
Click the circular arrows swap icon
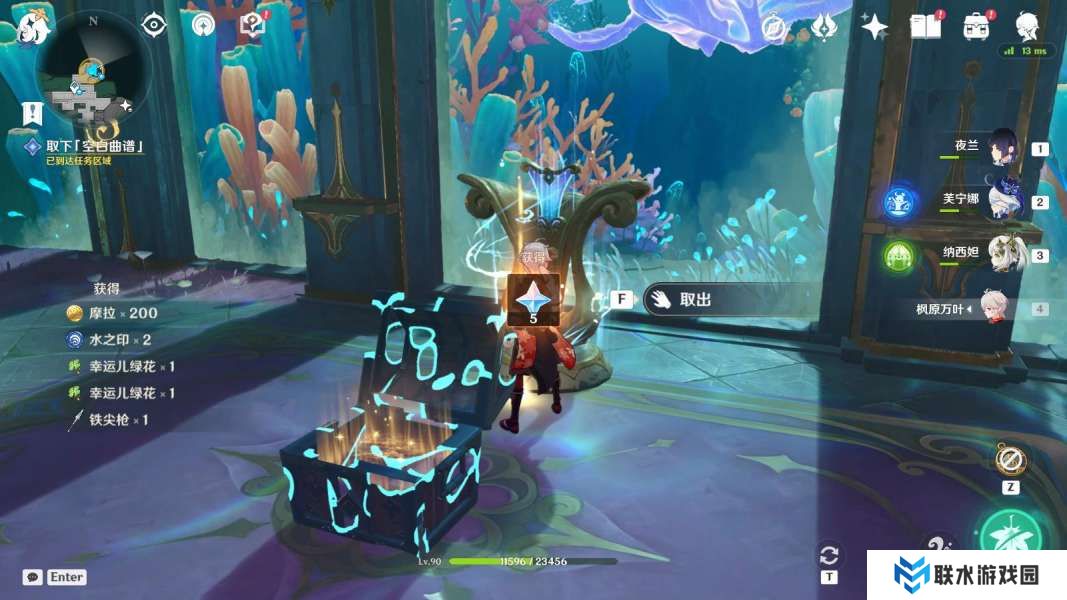pos(828,556)
